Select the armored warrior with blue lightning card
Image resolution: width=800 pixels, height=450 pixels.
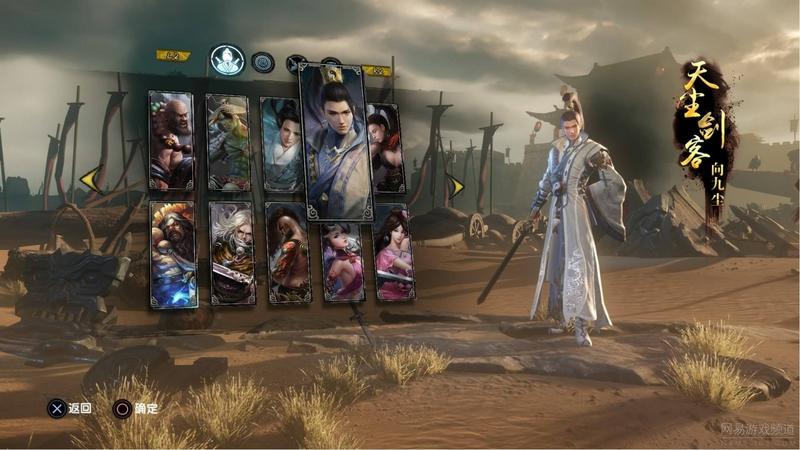tap(173, 254)
